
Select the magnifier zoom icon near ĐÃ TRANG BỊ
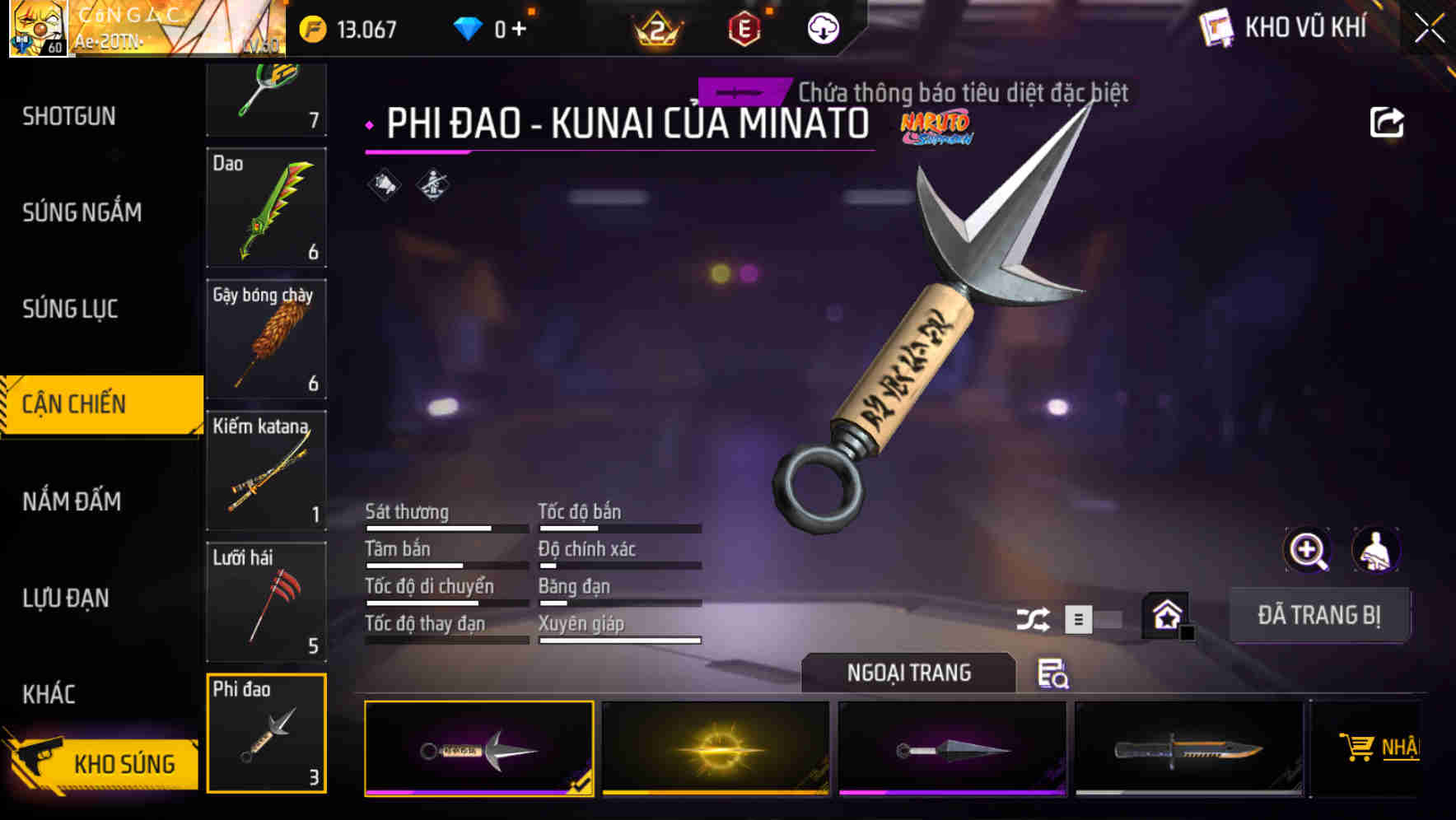[1306, 549]
